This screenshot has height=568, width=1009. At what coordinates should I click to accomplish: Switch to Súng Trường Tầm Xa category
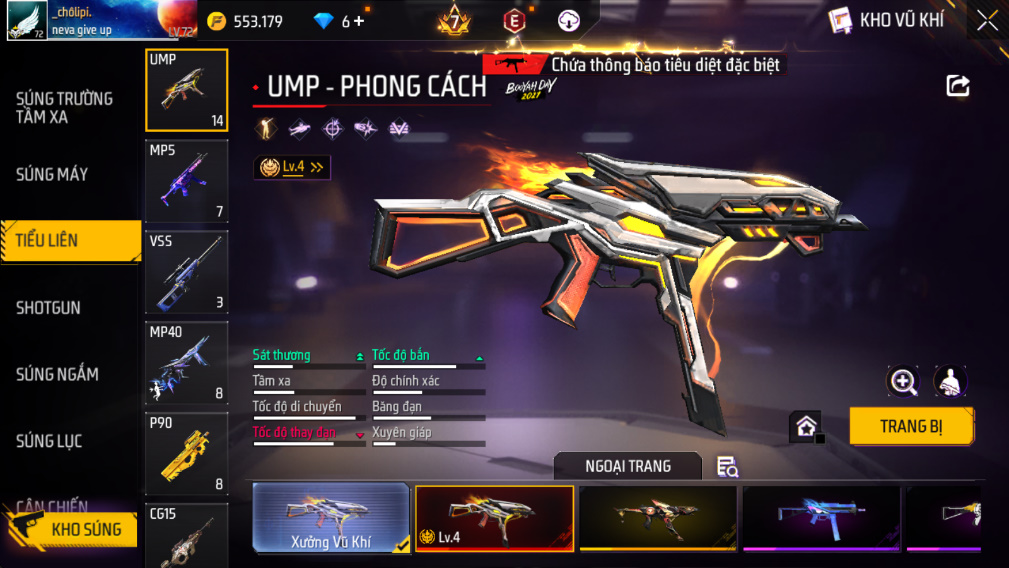(x=64, y=107)
